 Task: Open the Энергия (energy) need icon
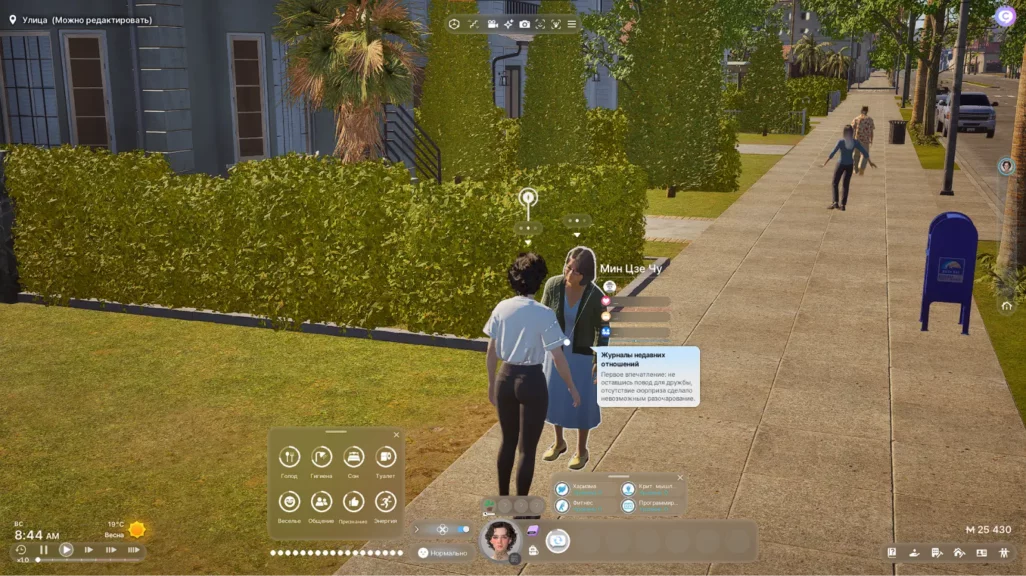point(385,502)
